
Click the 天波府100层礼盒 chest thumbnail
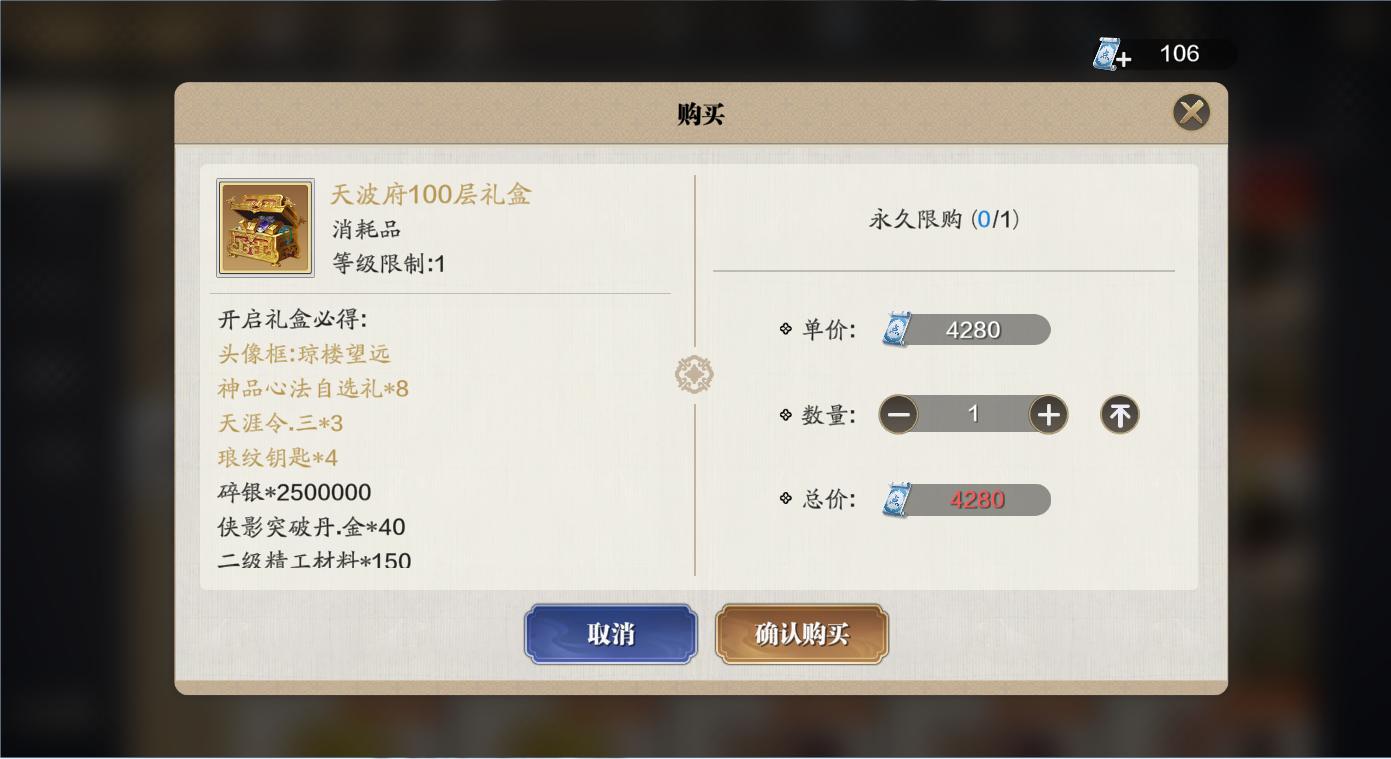point(264,227)
